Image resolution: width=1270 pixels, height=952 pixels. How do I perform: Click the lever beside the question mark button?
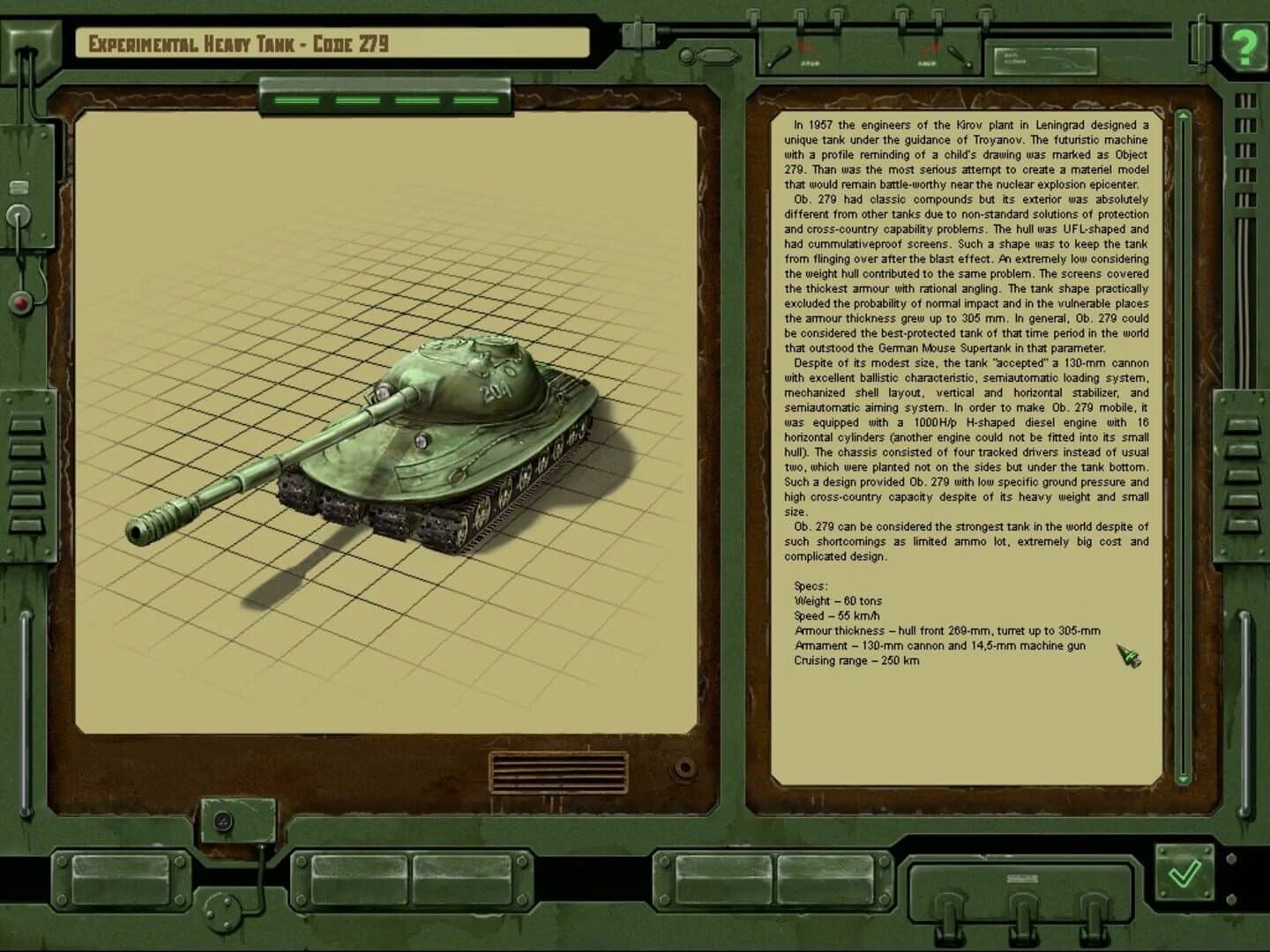coord(1201,42)
